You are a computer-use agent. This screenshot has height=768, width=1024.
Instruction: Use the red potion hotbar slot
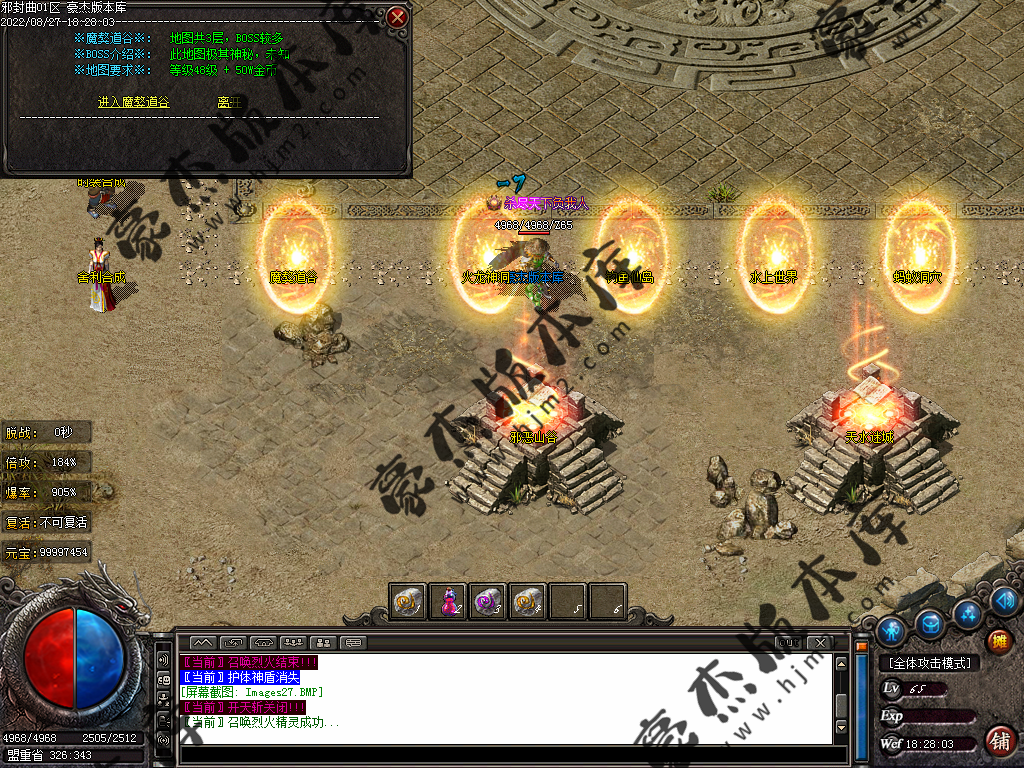(448, 601)
